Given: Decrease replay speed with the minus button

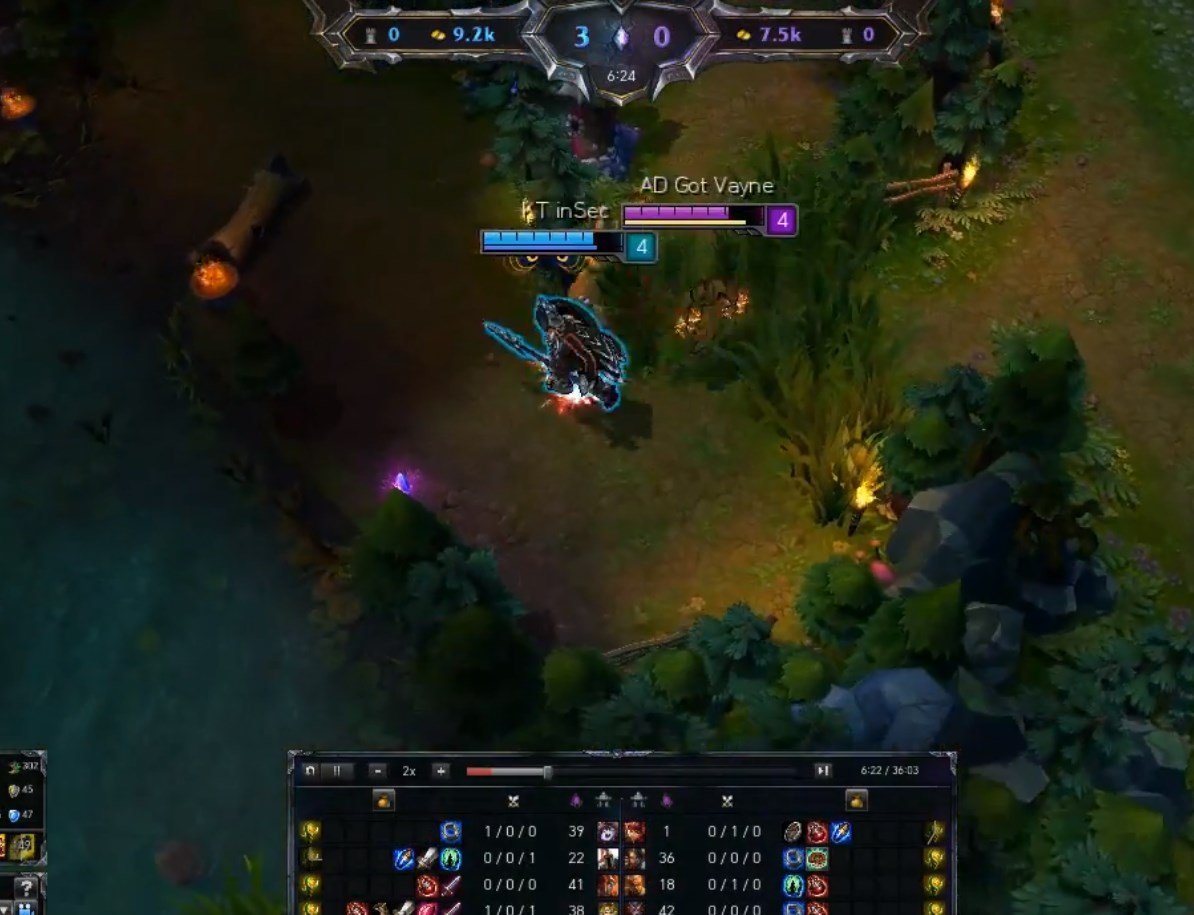Looking at the screenshot, I should click(377, 771).
